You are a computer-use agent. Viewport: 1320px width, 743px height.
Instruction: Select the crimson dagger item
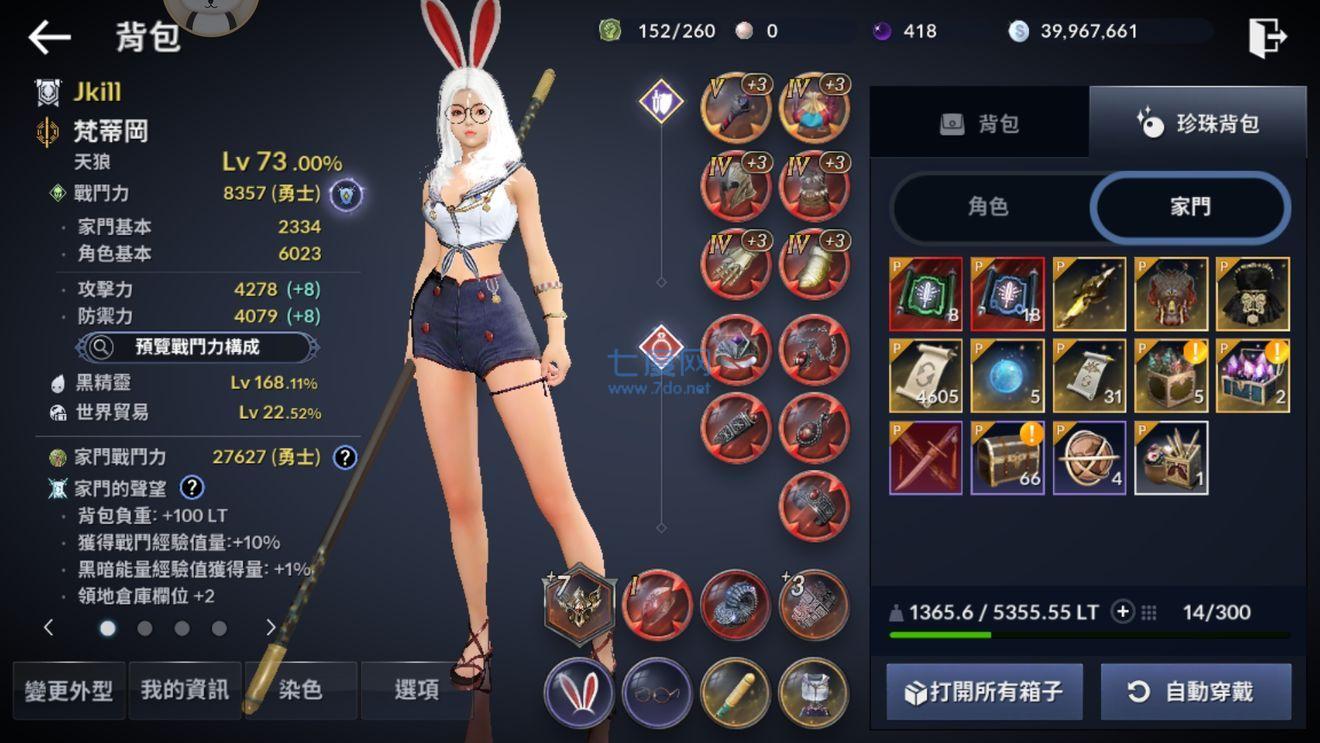925,459
